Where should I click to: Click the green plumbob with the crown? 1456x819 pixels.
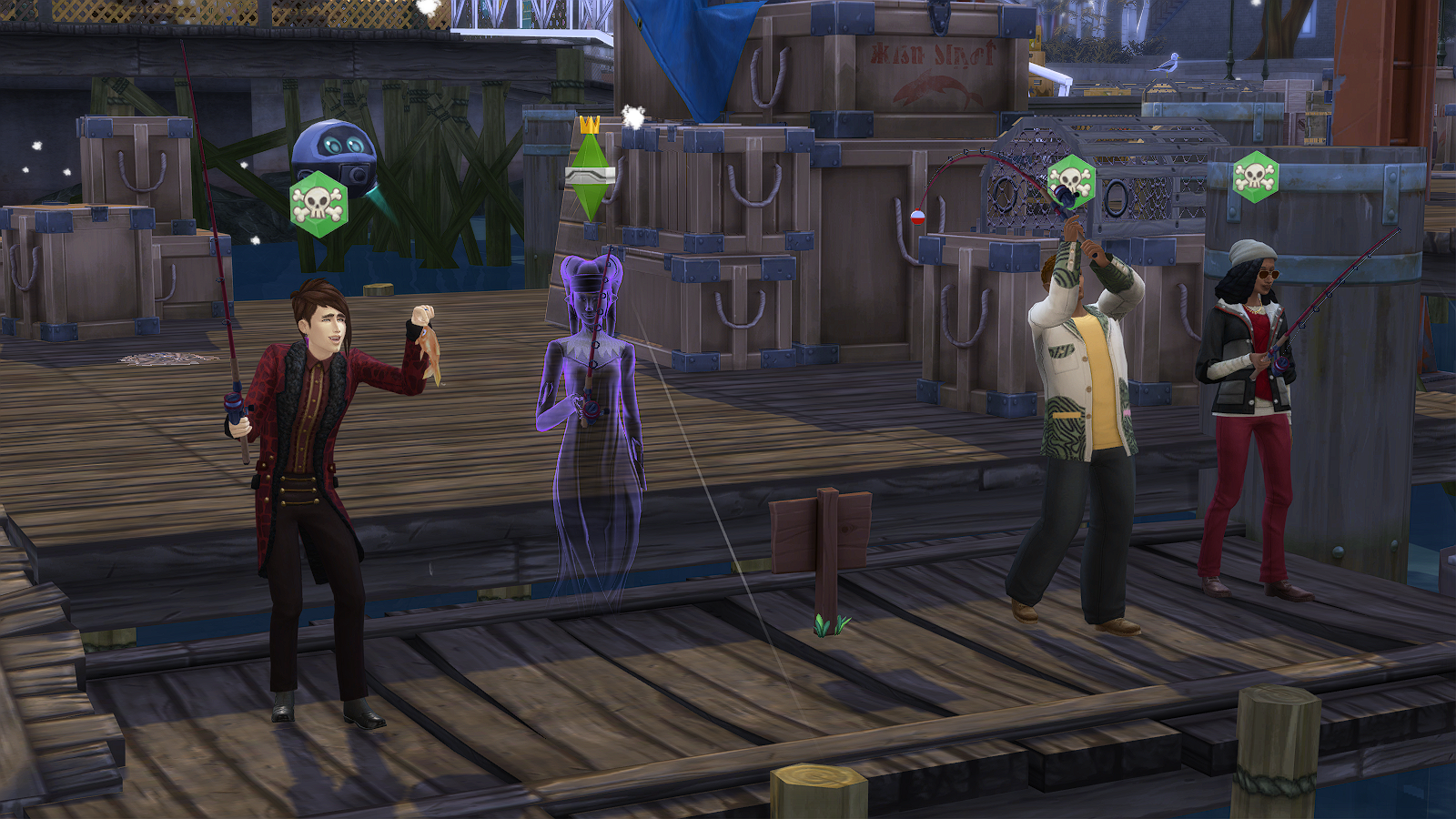[x=589, y=171]
